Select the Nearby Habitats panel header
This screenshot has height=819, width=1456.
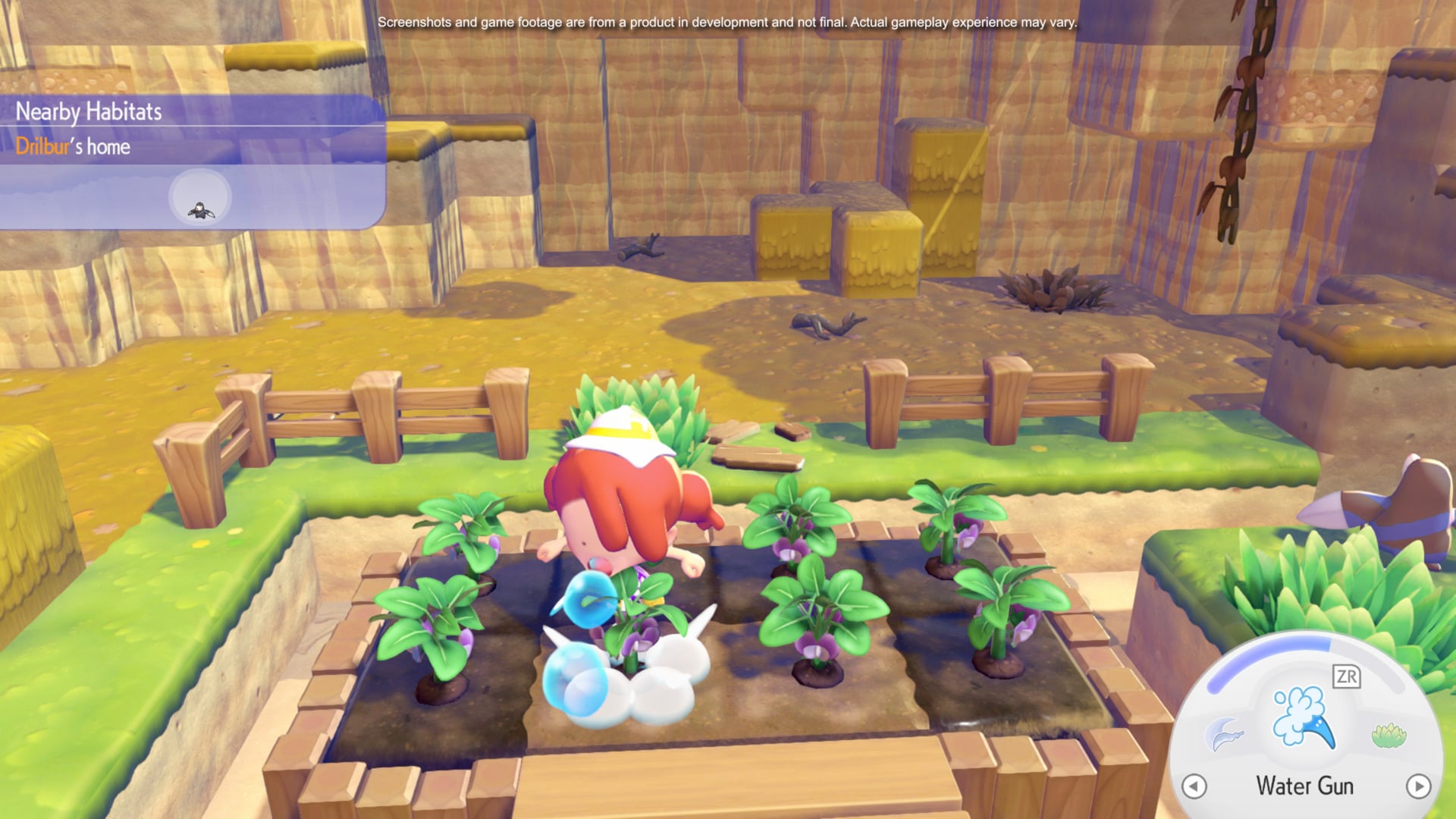click(89, 111)
